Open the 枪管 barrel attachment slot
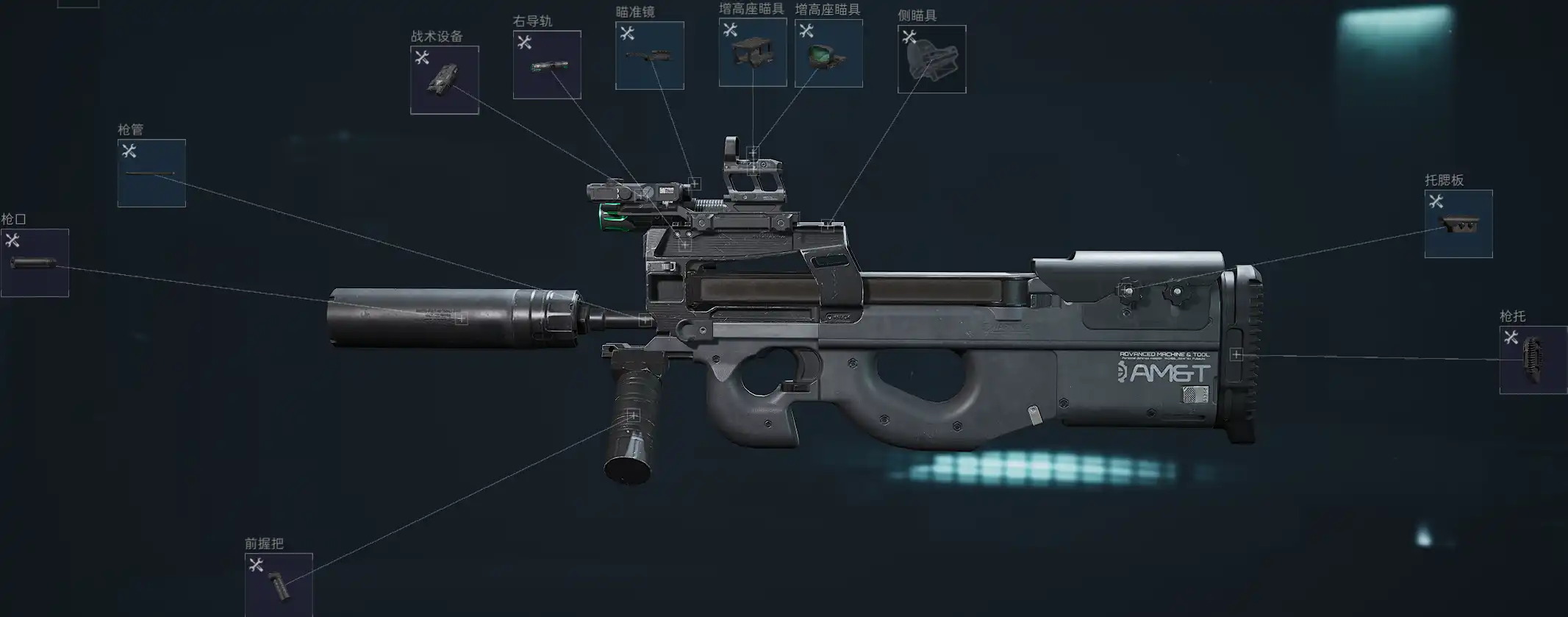 (151, 174)
